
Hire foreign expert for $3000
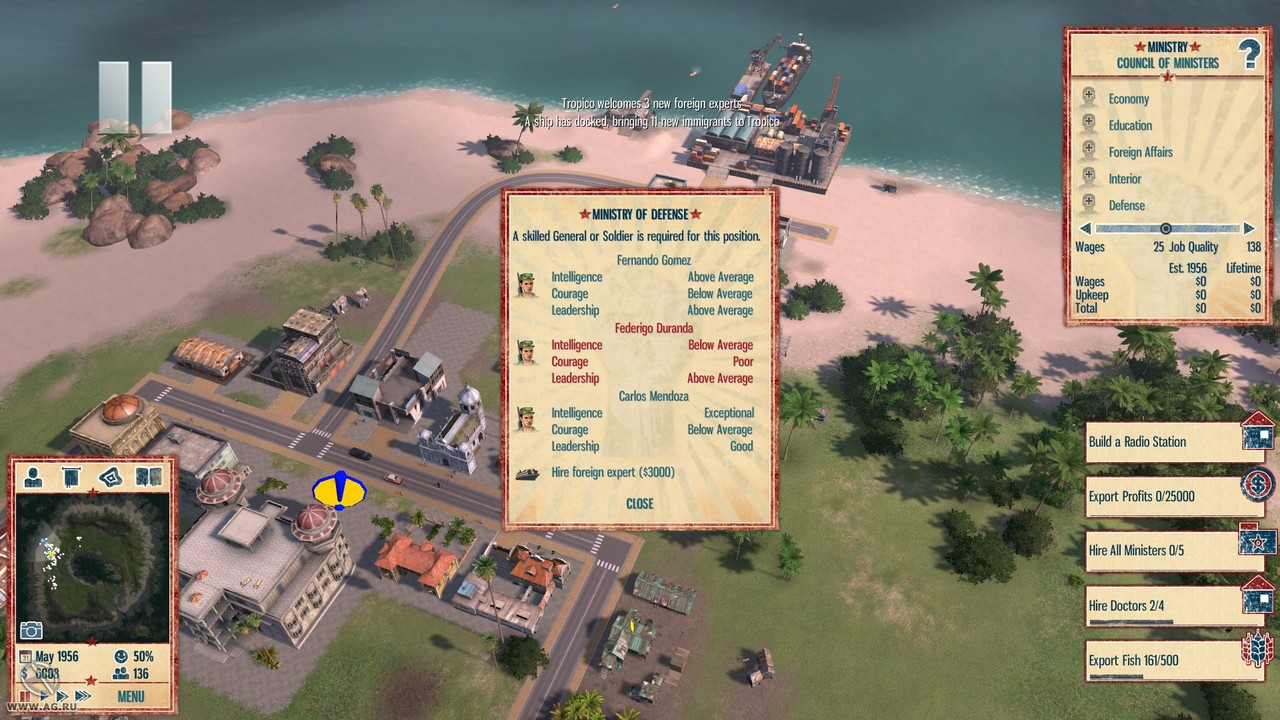point(613,473)
